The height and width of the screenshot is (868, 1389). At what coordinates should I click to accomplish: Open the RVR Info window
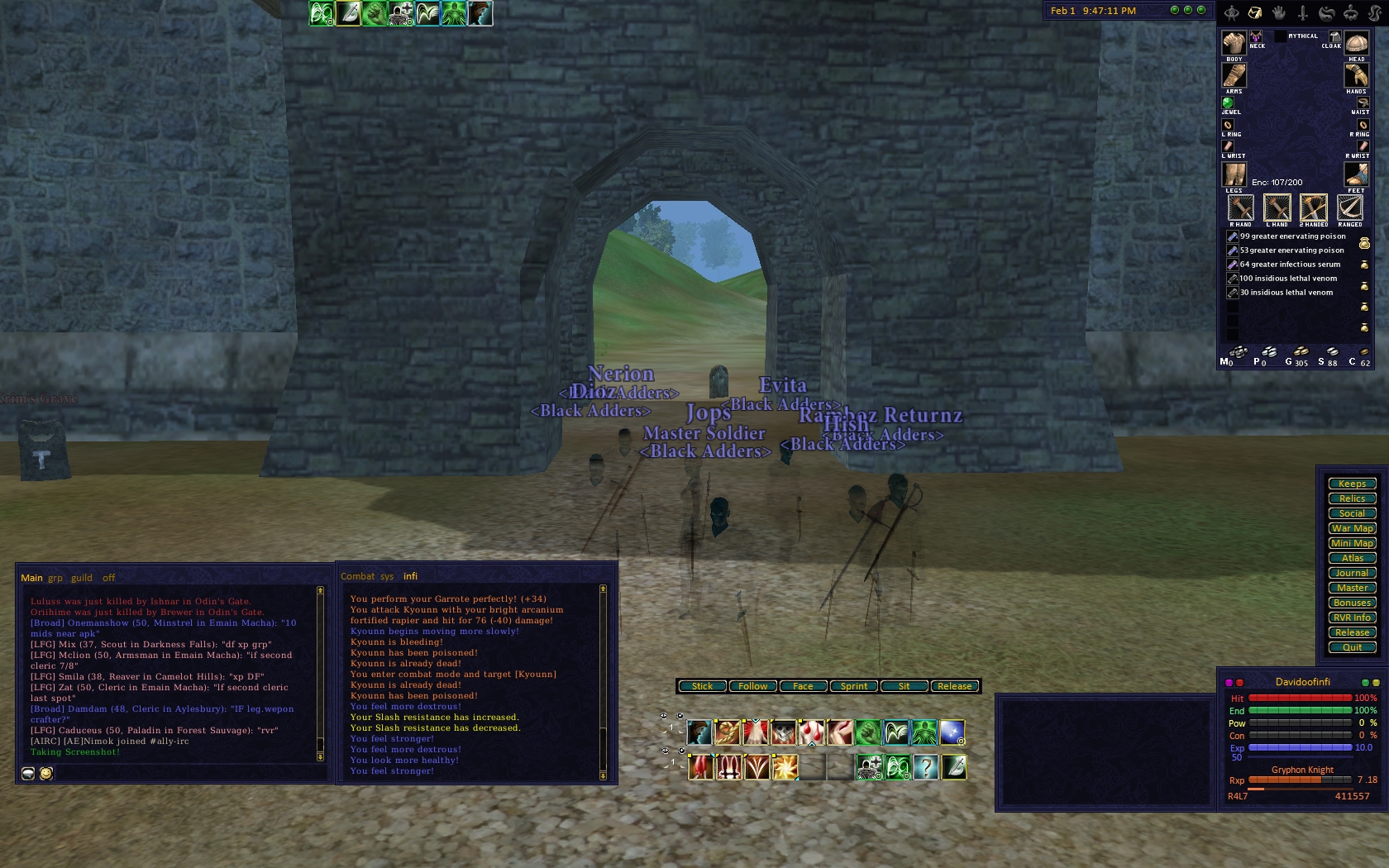point(1352,618)
